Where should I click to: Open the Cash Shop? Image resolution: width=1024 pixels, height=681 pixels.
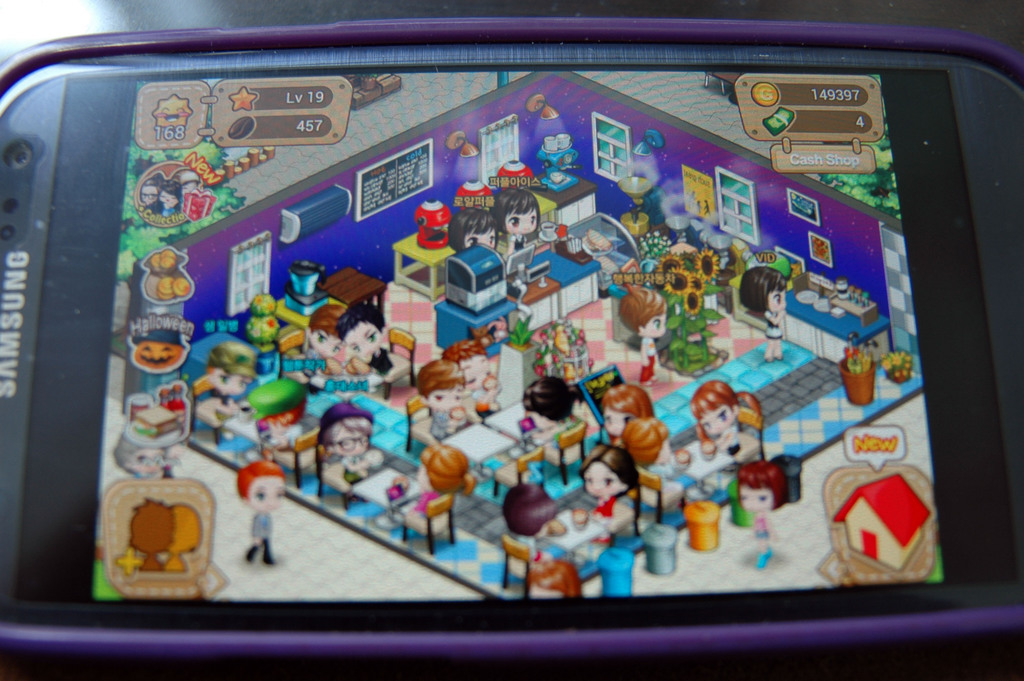coord(824,158)
